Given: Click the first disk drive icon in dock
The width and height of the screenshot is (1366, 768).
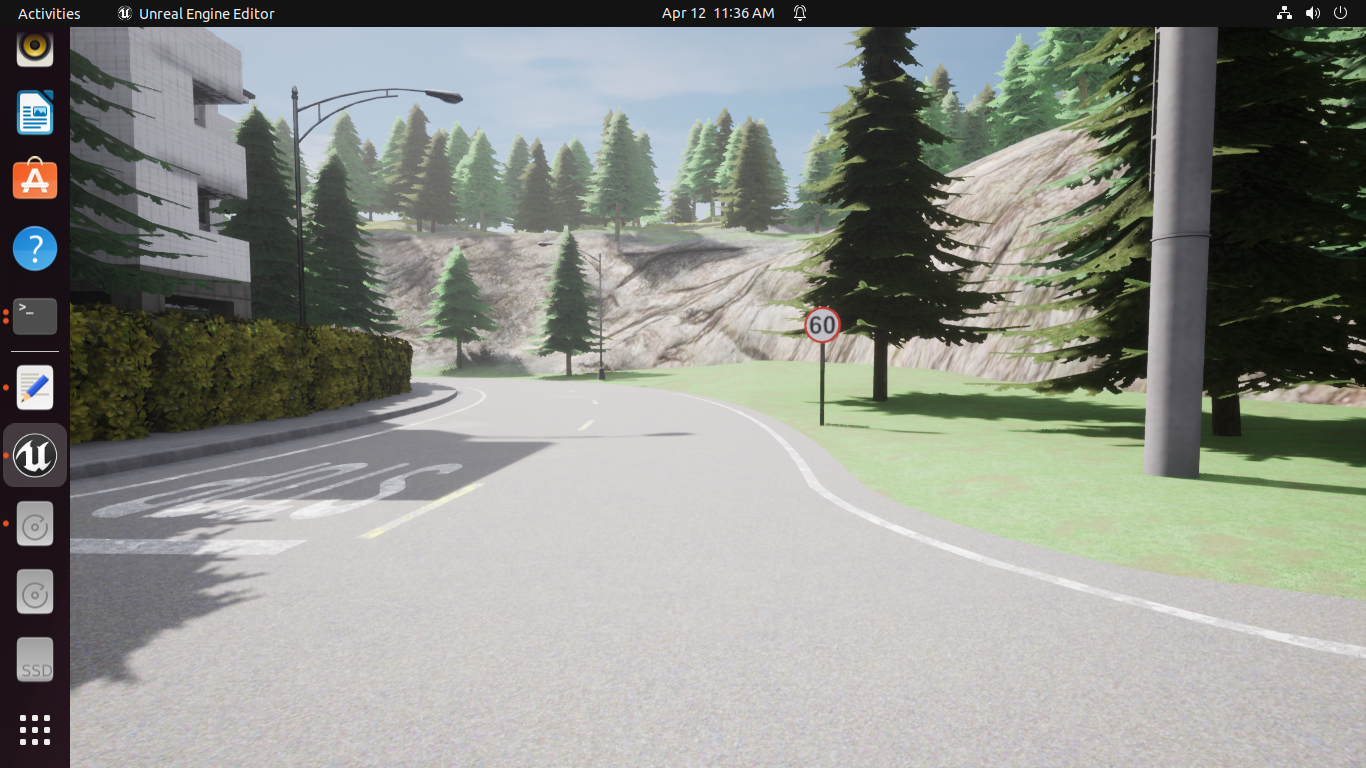Looking at the screenshot, I should 34,523.
